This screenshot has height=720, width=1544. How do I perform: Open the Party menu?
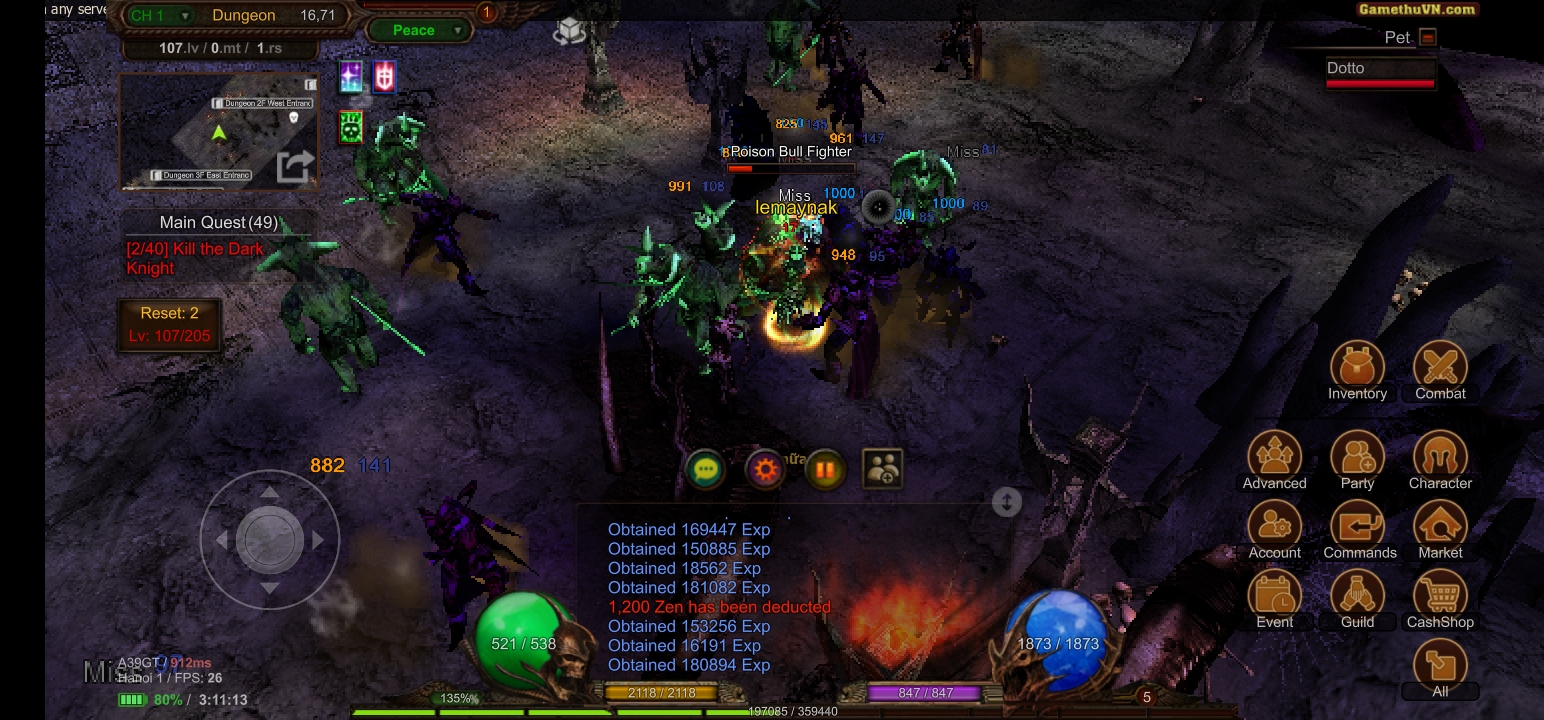[1357, 458]
